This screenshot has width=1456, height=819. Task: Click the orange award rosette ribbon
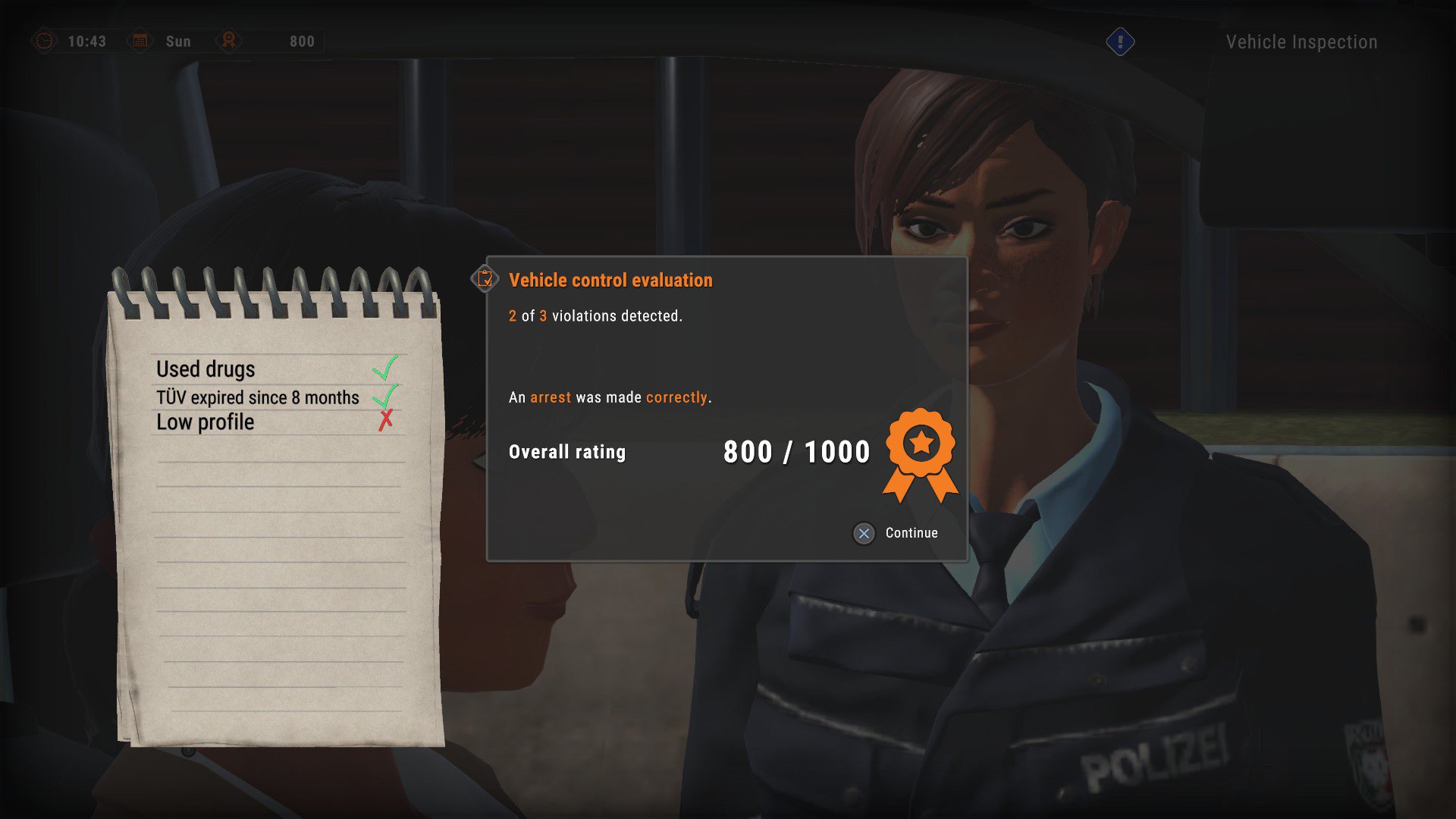coord(920,447)
